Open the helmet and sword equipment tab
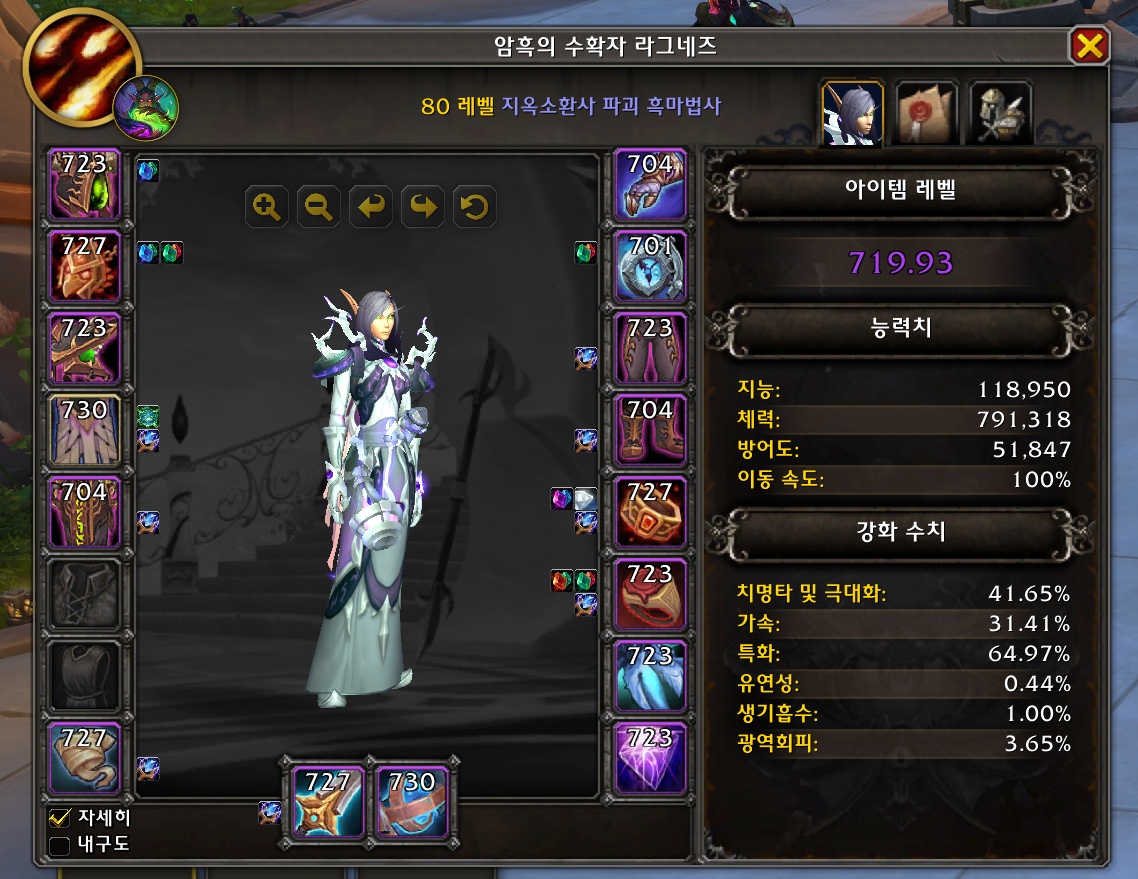Viewport: 1138px width, 879px height. coord(1000,115)
